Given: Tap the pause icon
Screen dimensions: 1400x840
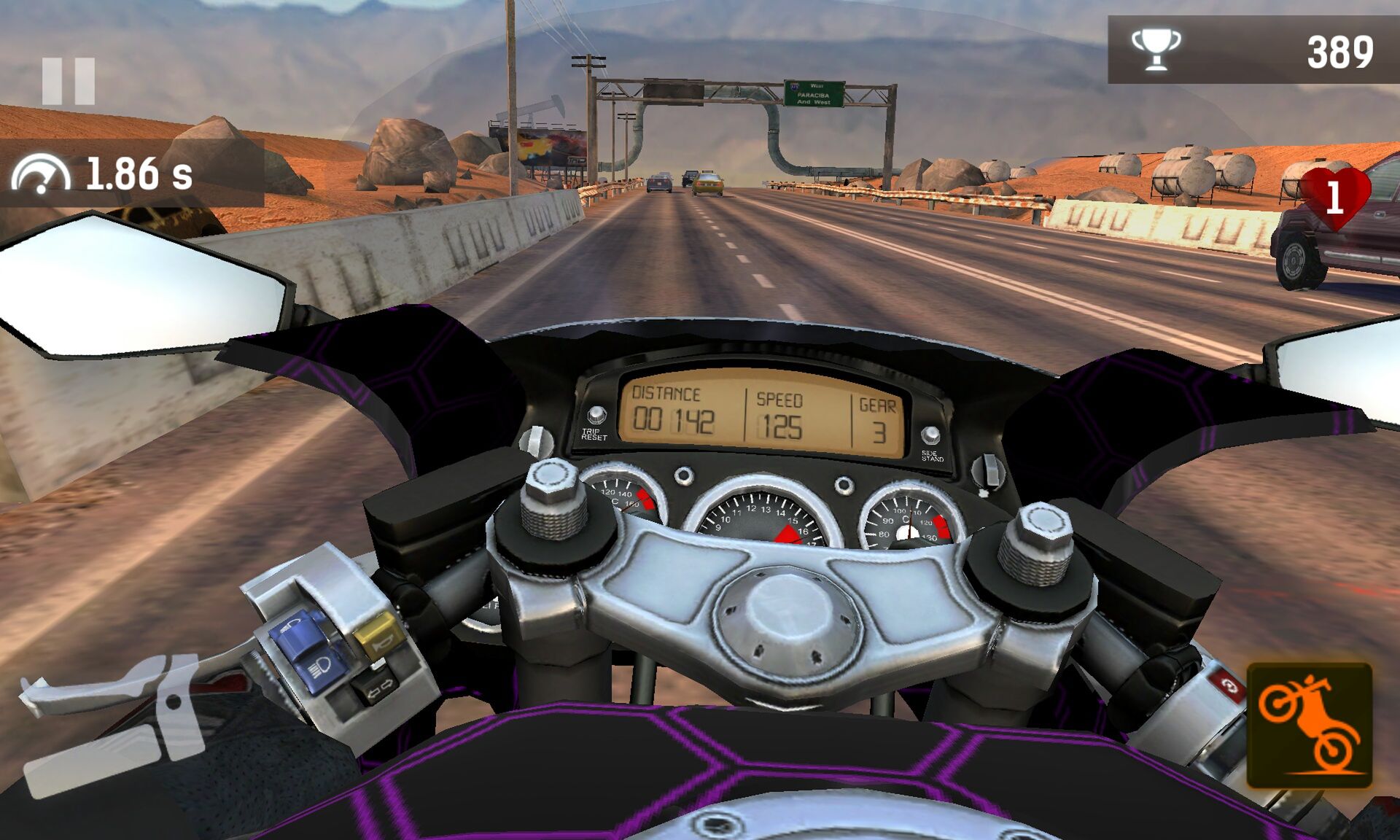Looking at the screenshot, I should pos(69,79).
